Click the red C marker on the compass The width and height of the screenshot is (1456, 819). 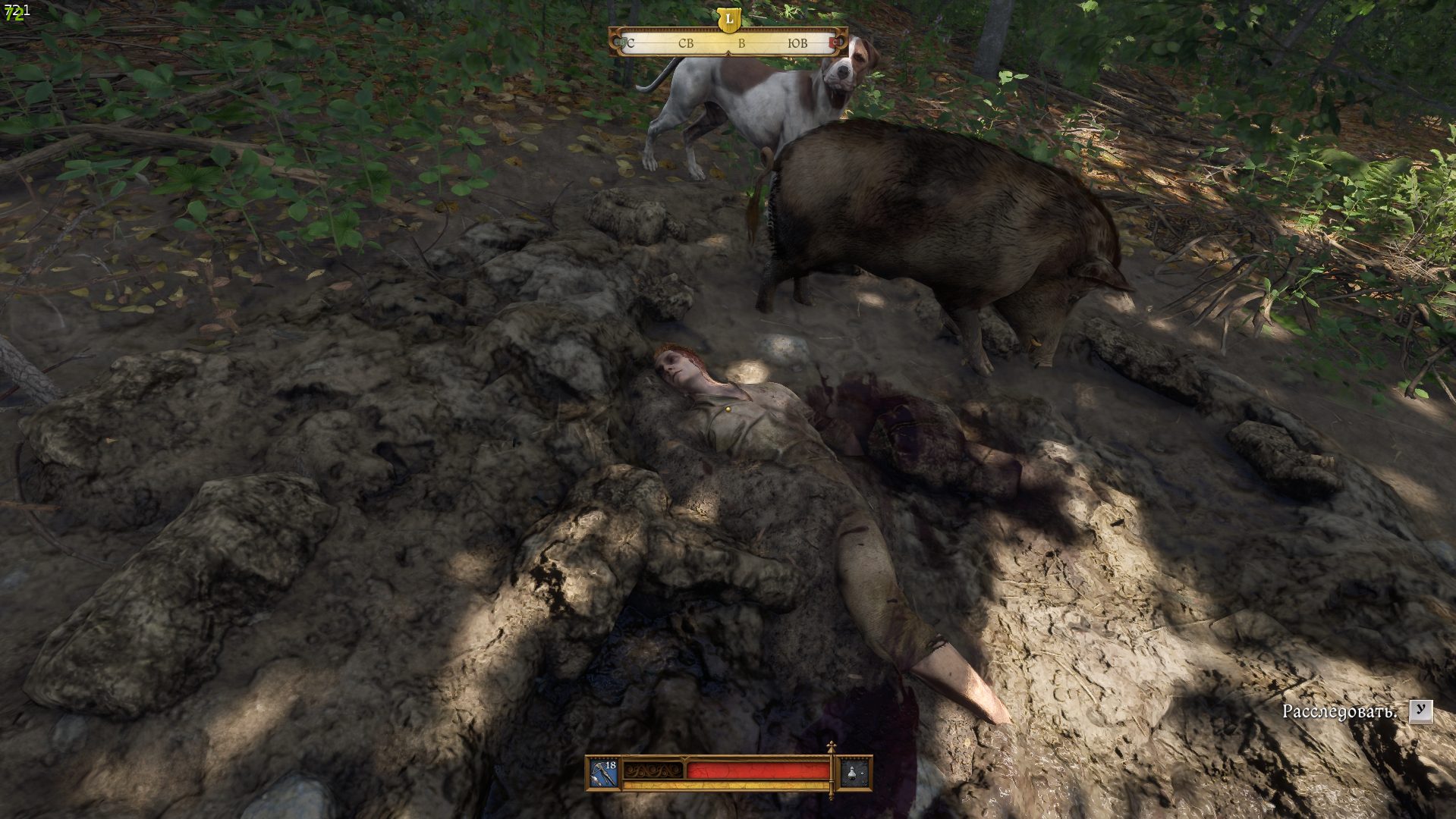[x=835, y=43]
